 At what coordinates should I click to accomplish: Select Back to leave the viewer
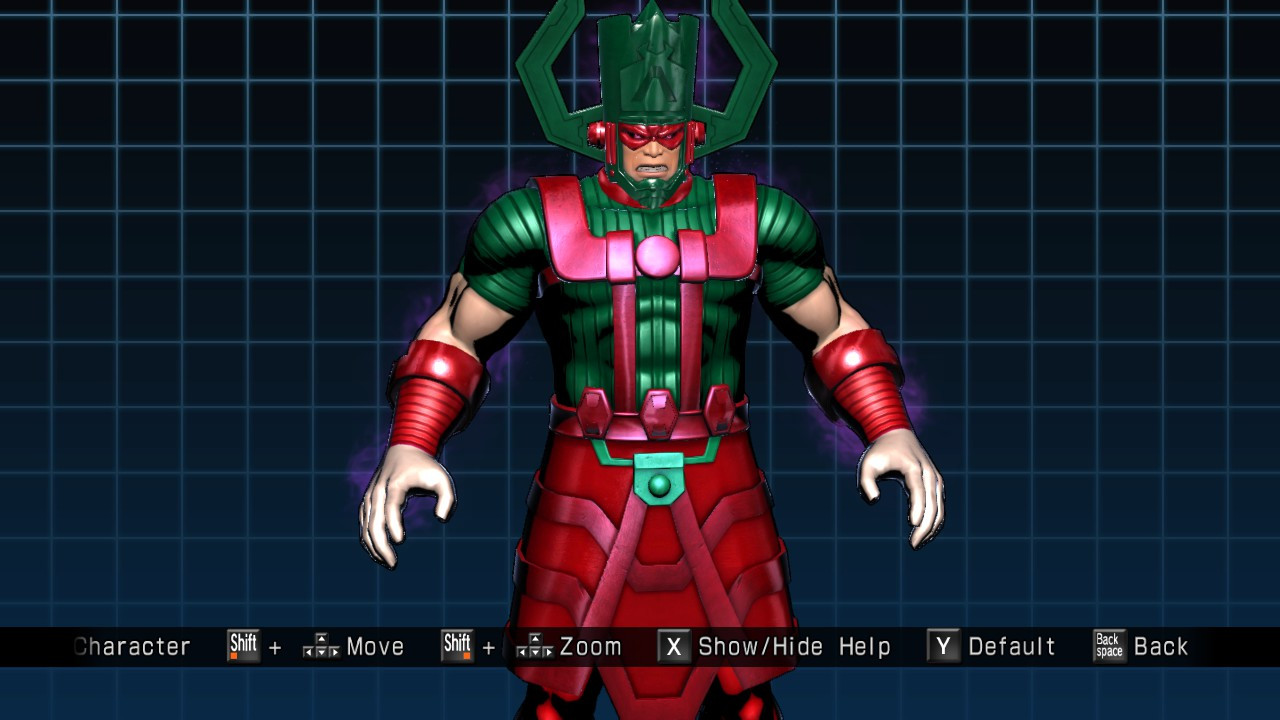tap(1163, 647)
